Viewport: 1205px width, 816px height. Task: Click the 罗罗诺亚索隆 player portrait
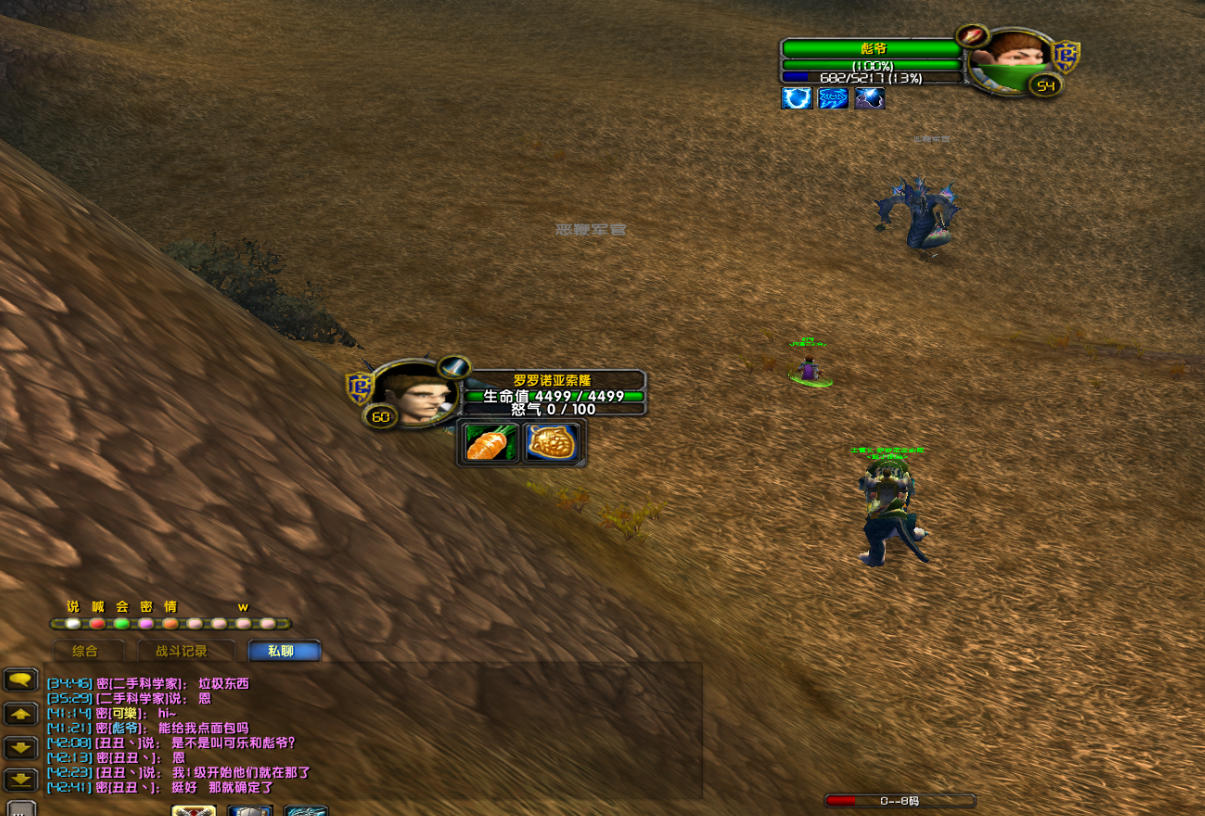412,390
